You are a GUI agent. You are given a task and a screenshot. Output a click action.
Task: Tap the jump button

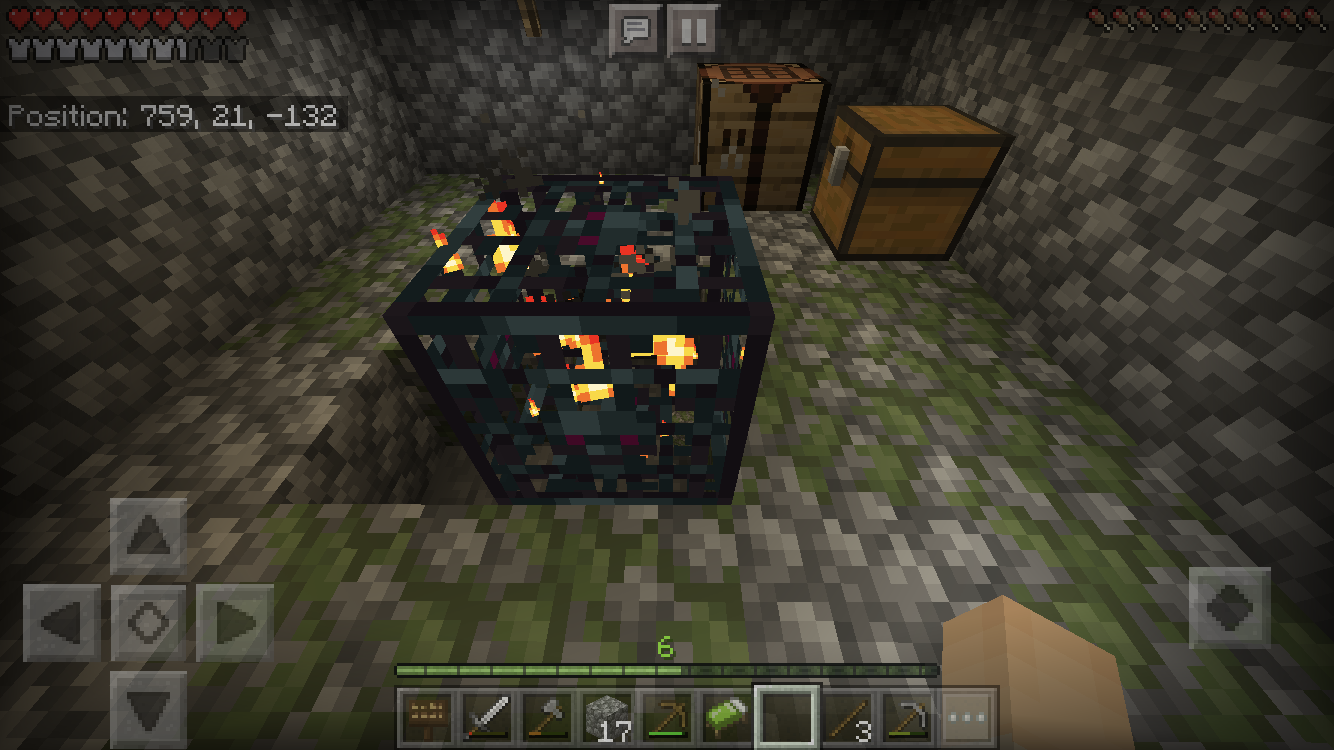pos(1229,608)
